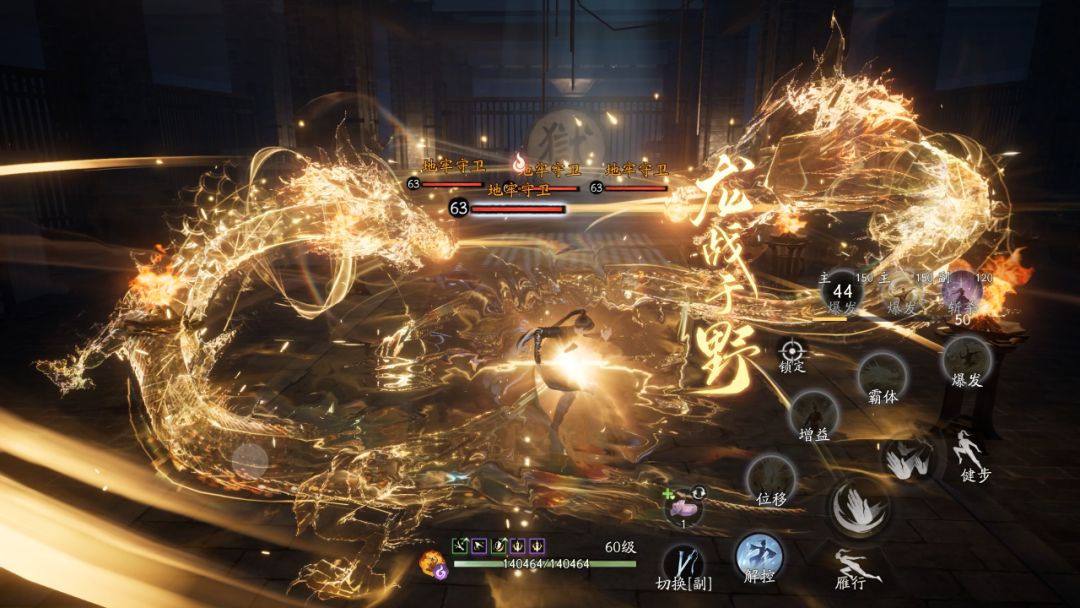Toggle the 锁定 target lock crosshair

[792, 351]
